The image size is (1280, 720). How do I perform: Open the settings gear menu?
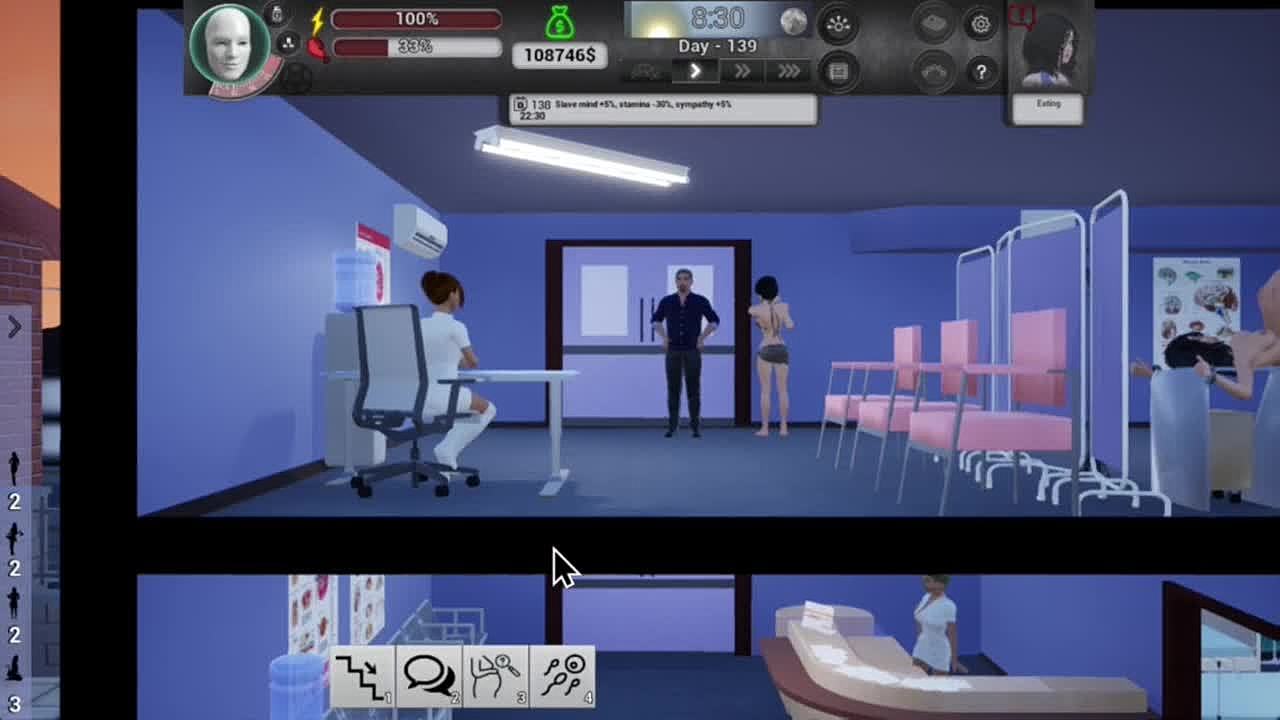pos(980,25)
